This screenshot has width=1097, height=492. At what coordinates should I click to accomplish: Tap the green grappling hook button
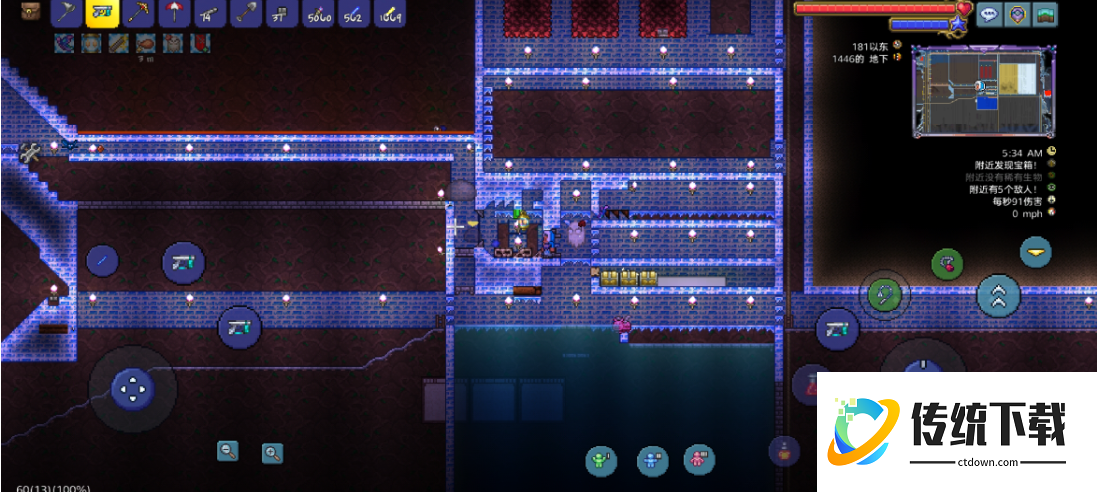click(x=886, y=295)
